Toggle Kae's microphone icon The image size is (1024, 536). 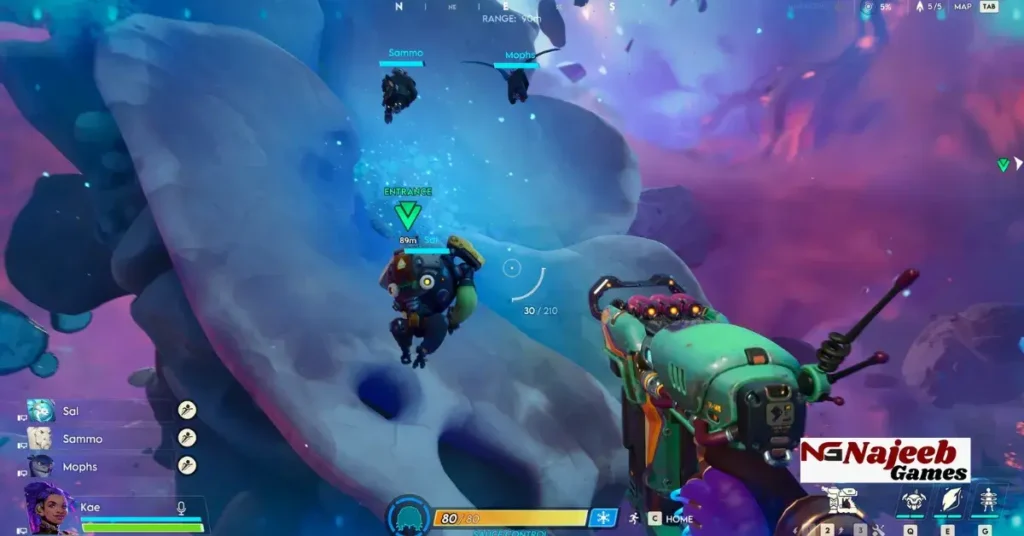pyautogui.click(x=181, y=508)
